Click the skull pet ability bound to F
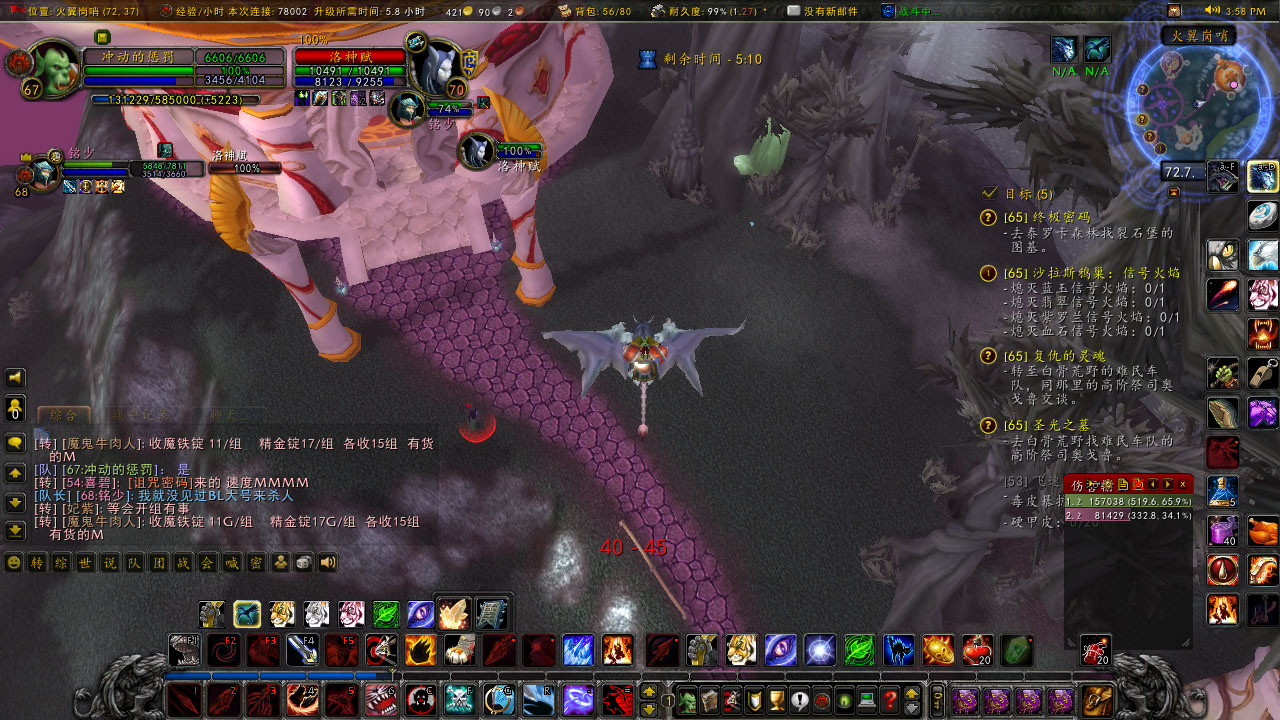The image size is (1280, 720). click(x=458, y=700)
